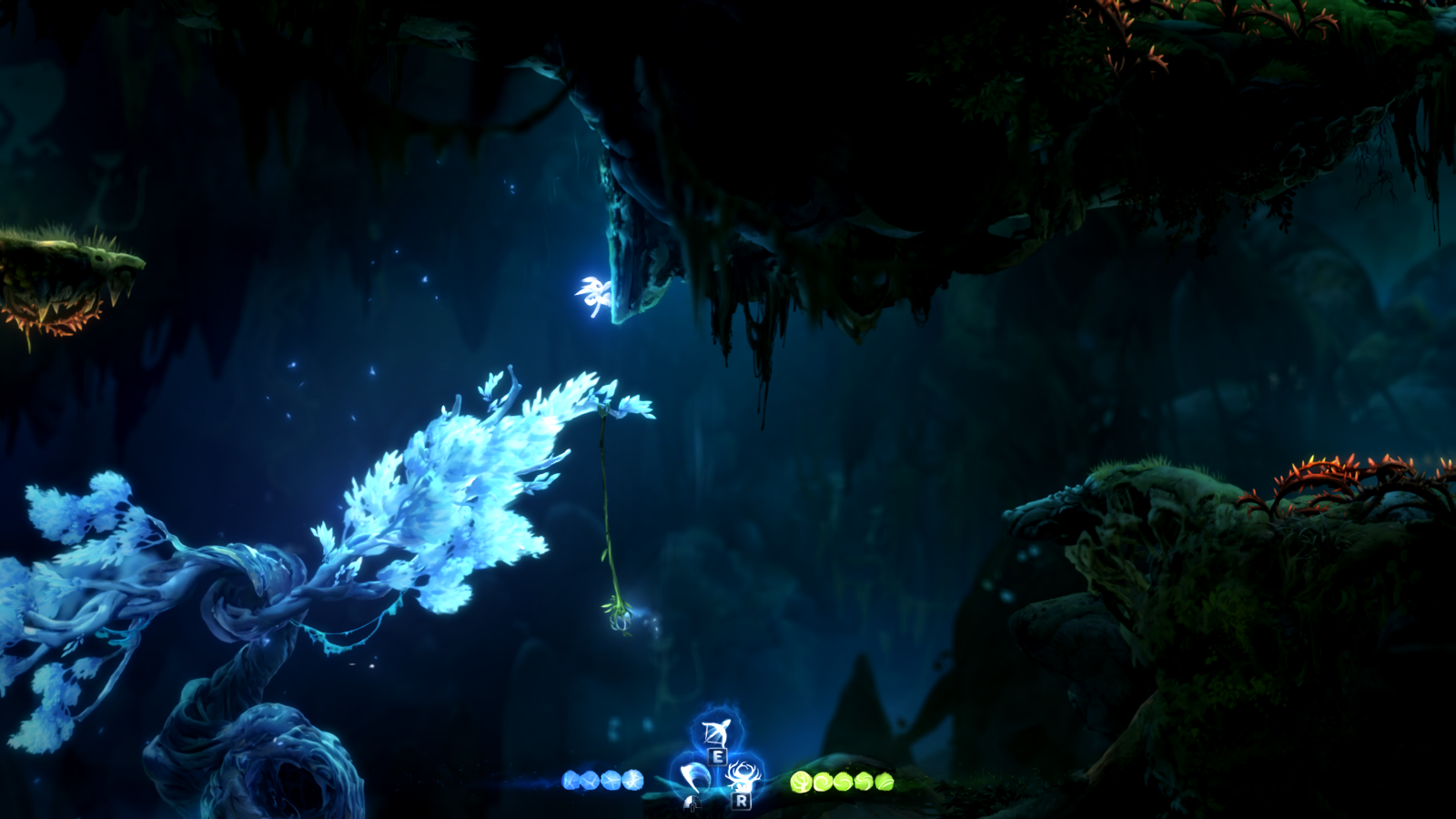Click the glowing tree-marked first energy orb
Image resolution: width=1456 pixels, height=819 pixels.
click(802, 782)
